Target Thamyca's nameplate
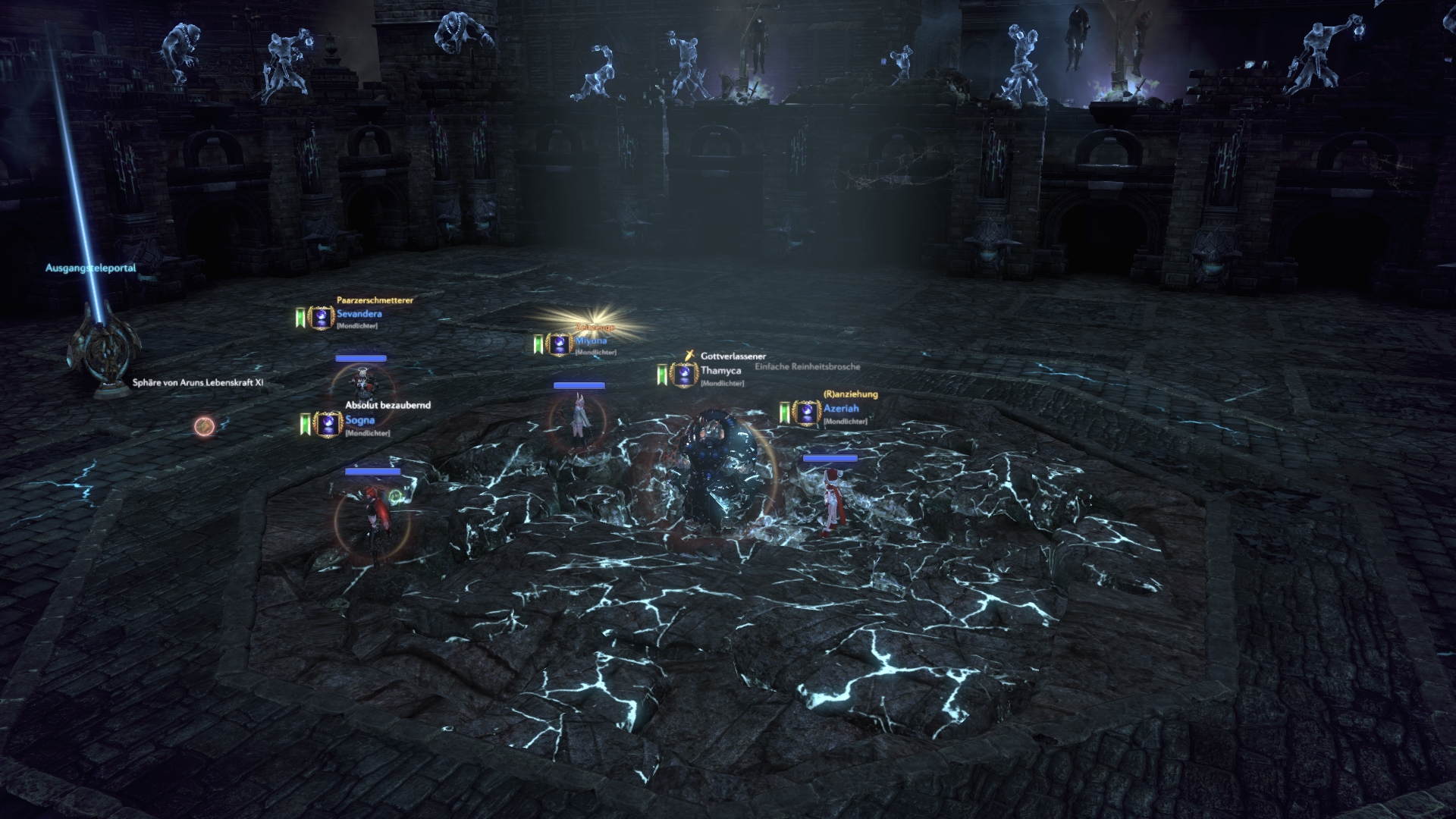Screen dimensions: 1456x819 [x=720, y=371]
